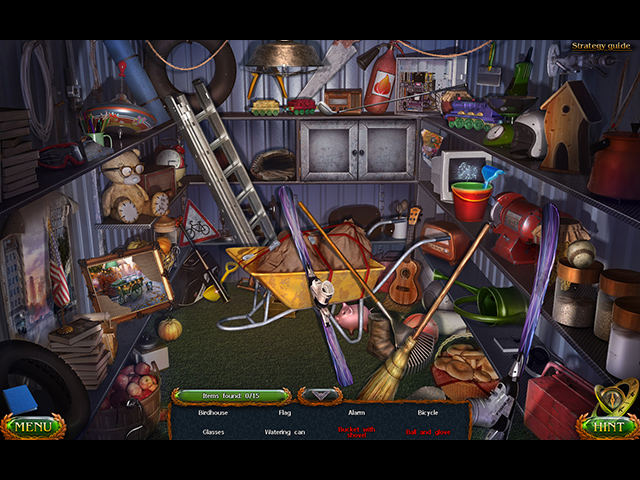Collapse the item list with the arrow toggle
Image resolution: width=640 pixels, height=480 pixels.
(320, 395)
